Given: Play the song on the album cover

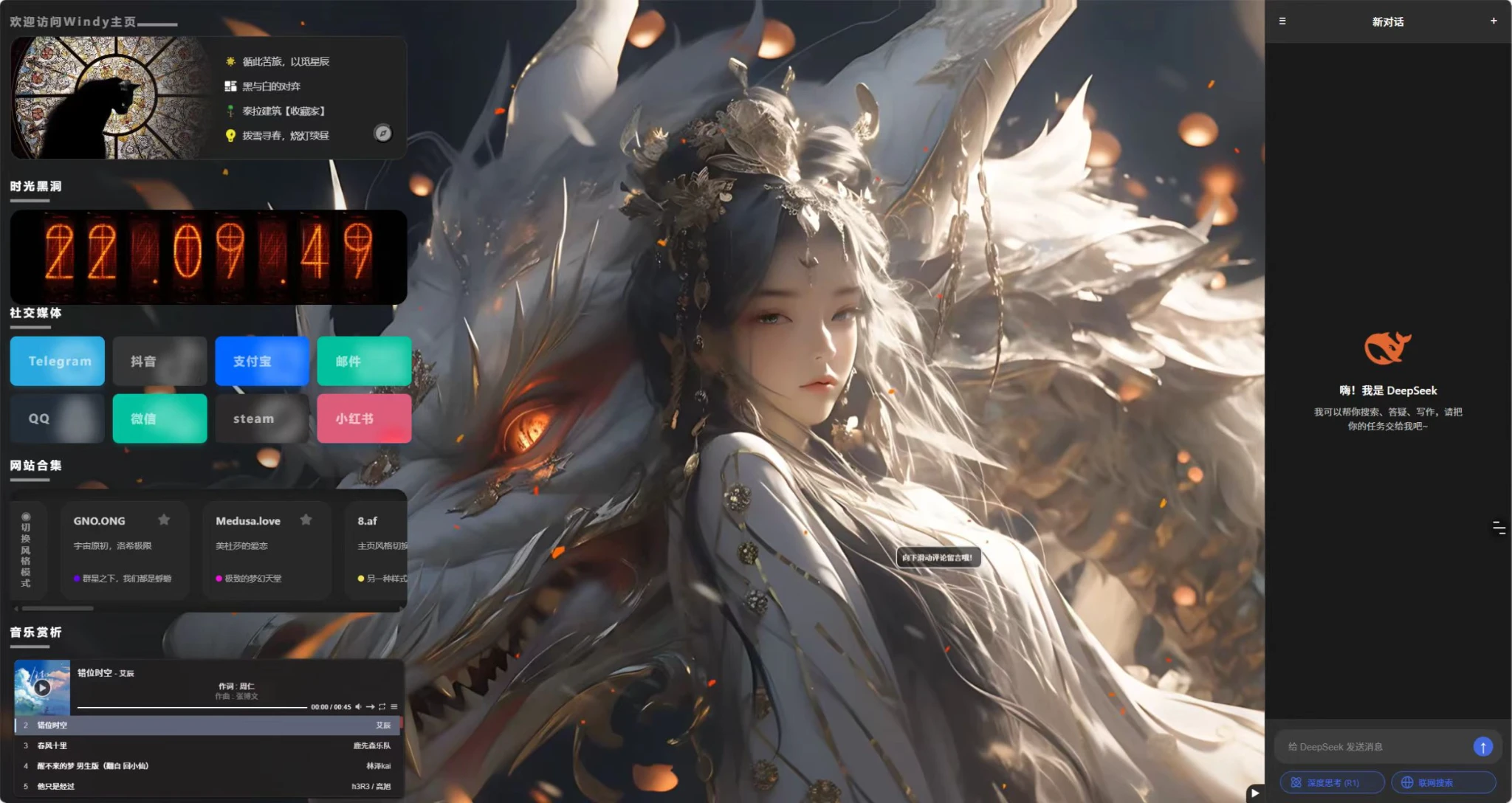Looking at the screenshot, I should click(x=42, y=688).
